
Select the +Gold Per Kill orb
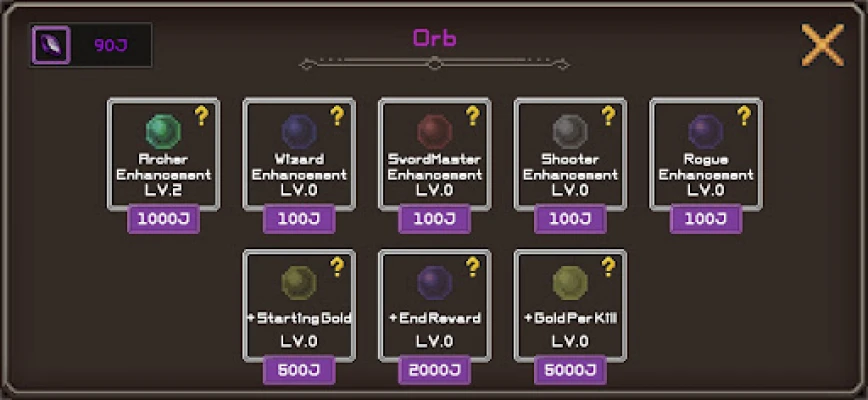(x=570, y=284)
